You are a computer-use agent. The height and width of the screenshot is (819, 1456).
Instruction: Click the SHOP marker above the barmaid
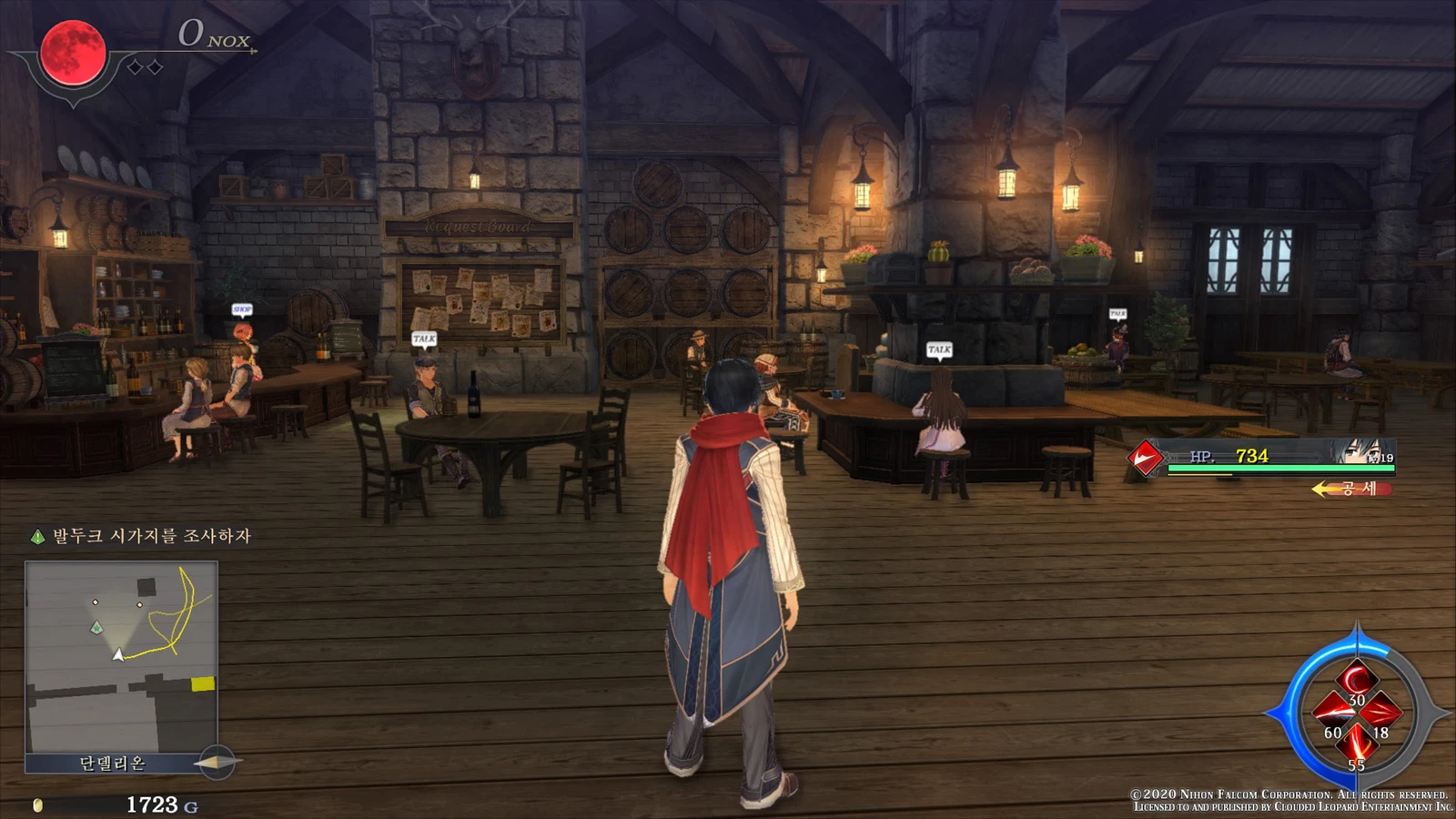tap(241, 309)
